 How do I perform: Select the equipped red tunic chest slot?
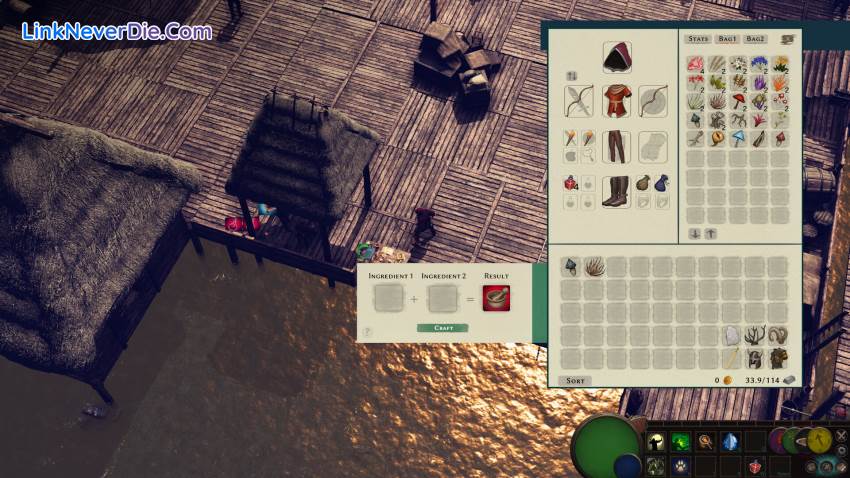tap(616, 100)
